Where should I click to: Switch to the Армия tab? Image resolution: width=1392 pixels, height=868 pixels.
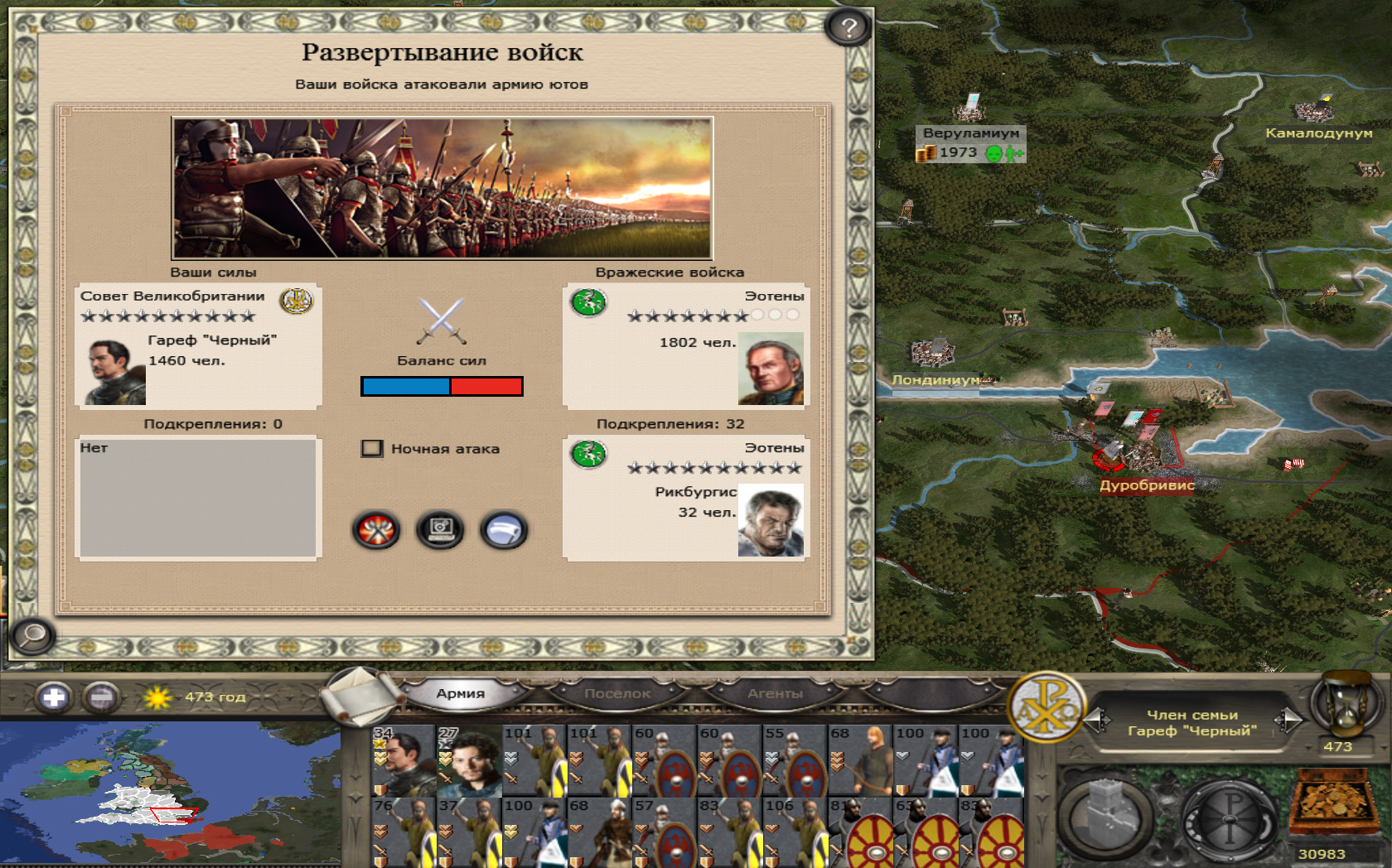(x=460, y=693)
